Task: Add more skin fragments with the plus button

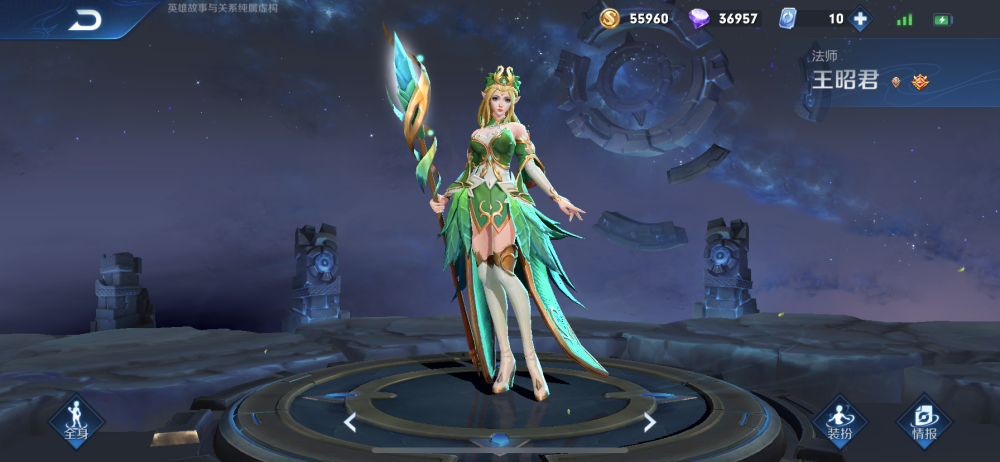Action: coord(859,18)
